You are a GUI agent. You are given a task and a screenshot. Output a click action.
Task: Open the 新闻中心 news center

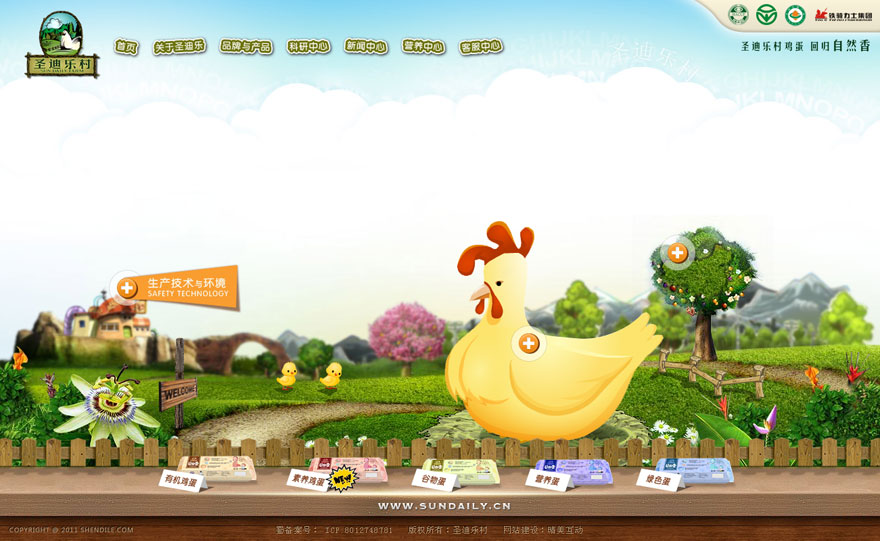(x=366, y=47)
